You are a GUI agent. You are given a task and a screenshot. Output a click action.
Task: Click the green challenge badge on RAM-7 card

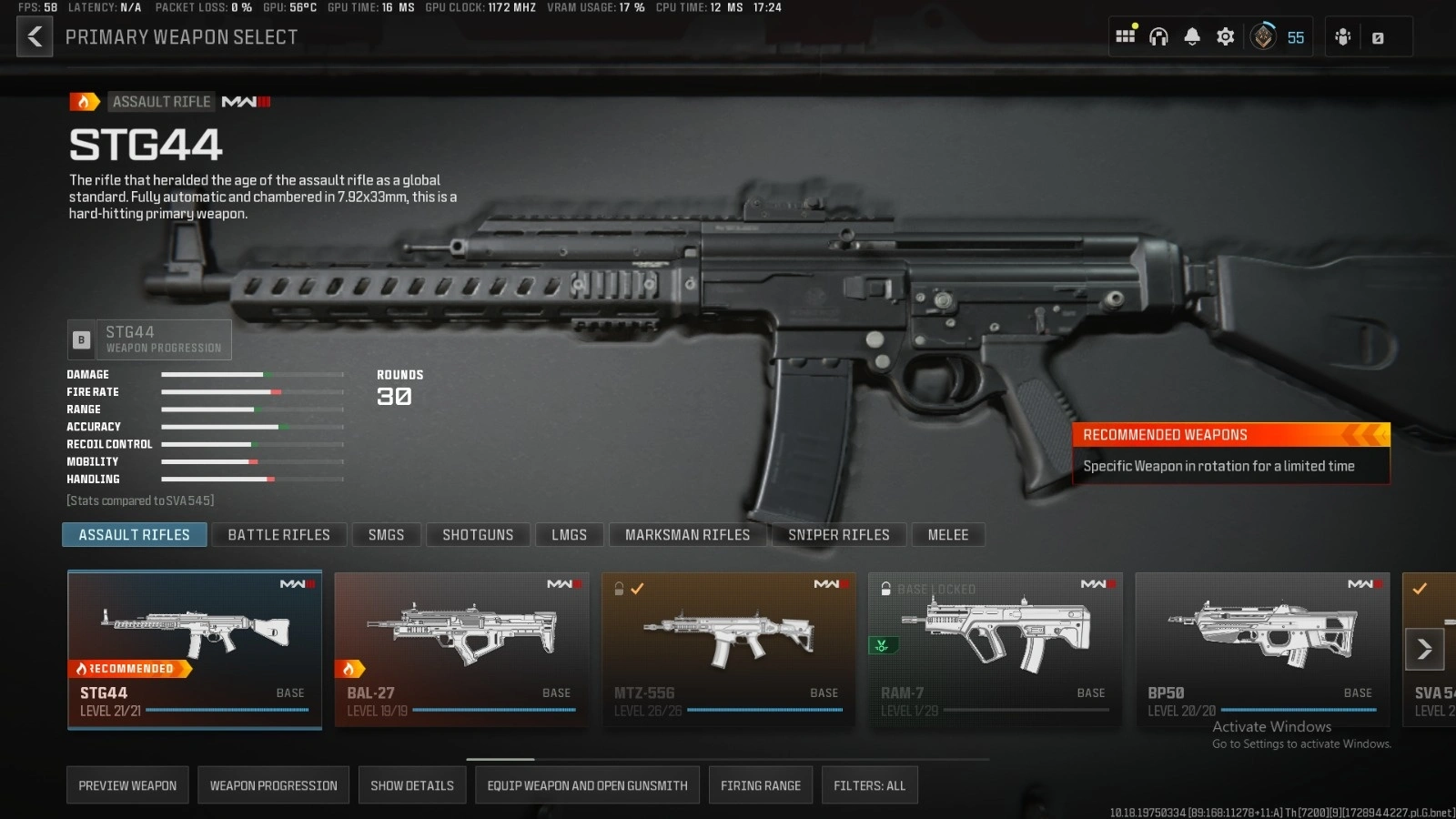click(x=880, y=645)
